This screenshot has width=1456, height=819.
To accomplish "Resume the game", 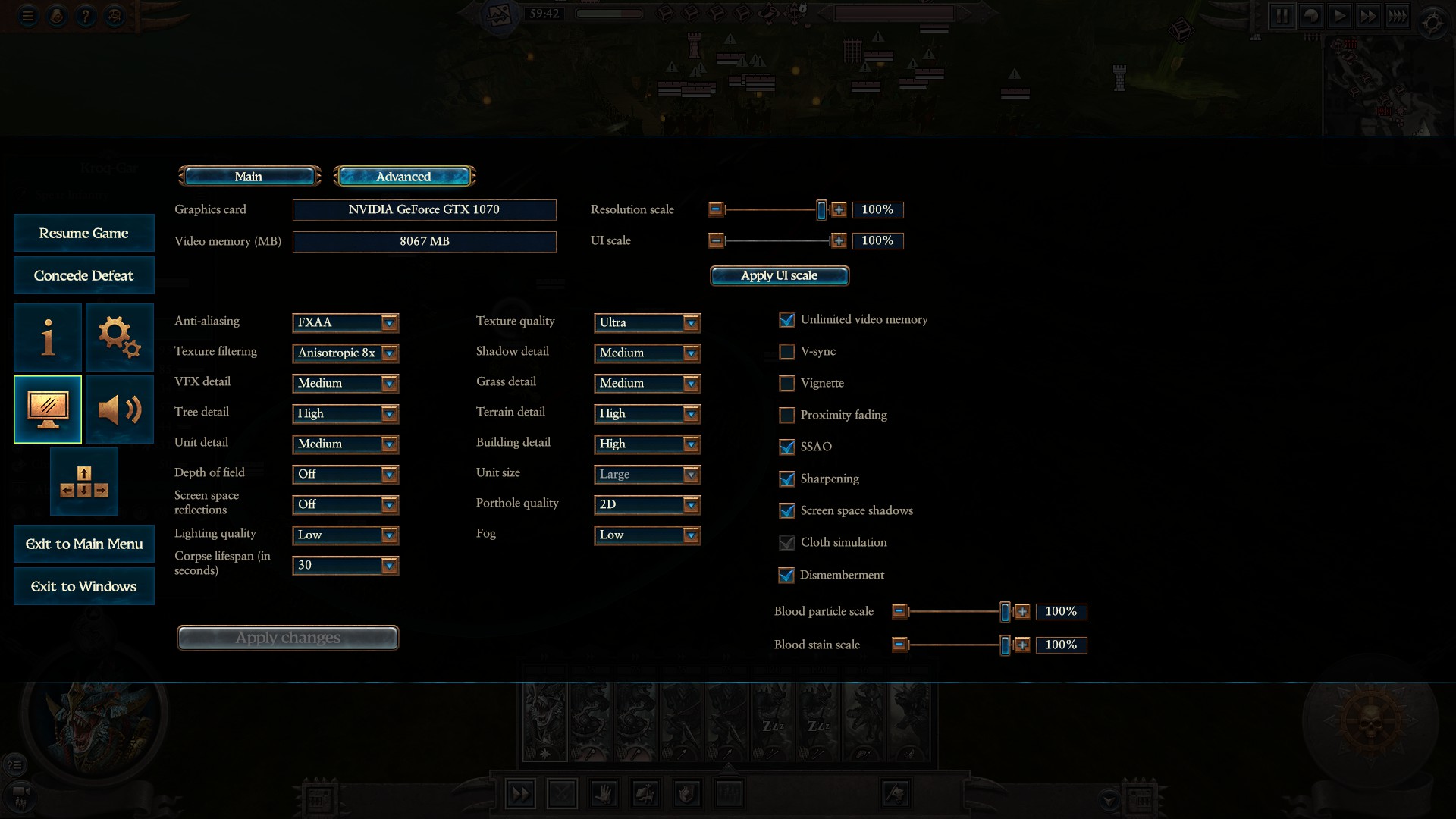I will [x=83, y=233].
